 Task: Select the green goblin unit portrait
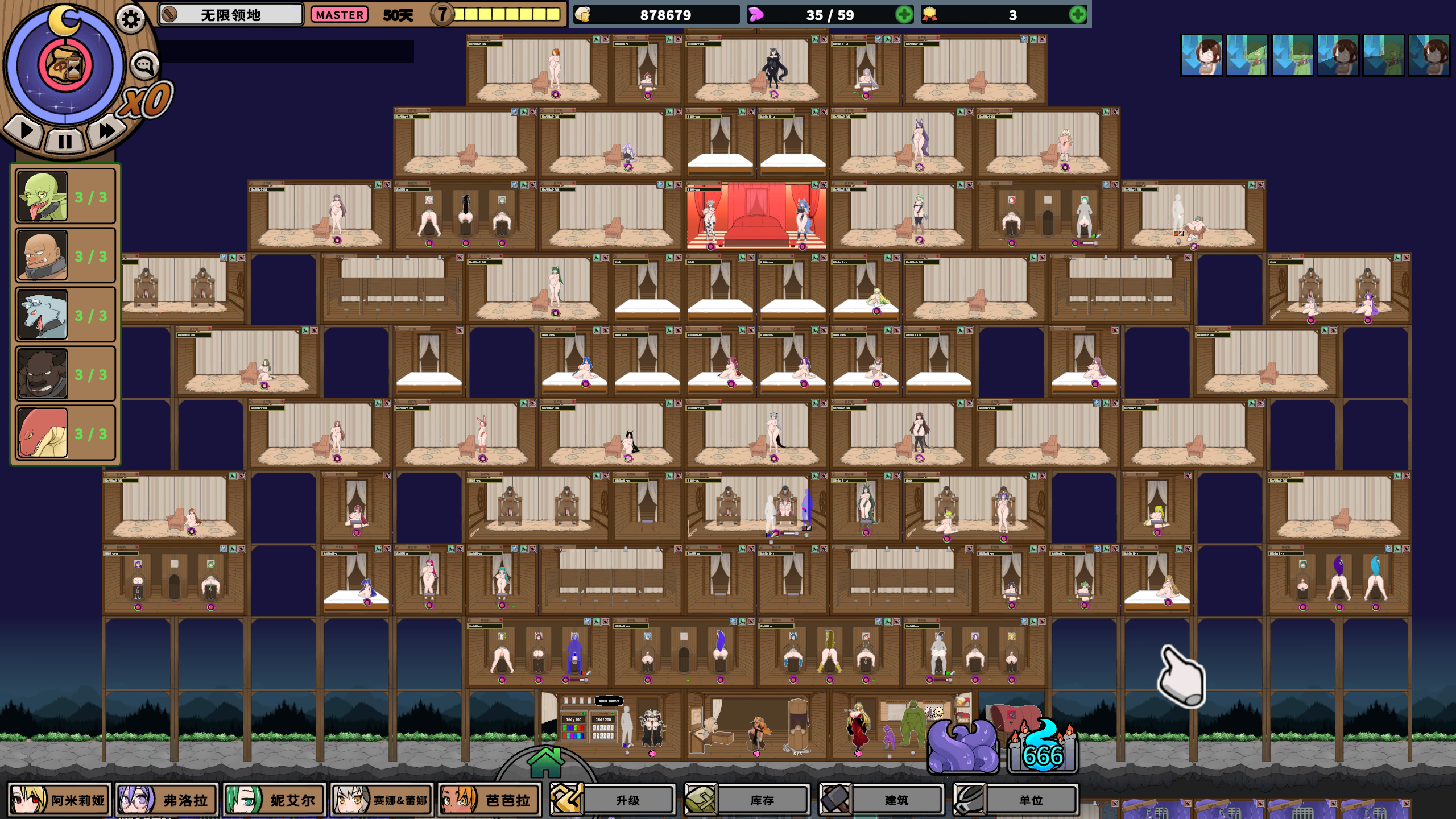click(x=43, y=197)
